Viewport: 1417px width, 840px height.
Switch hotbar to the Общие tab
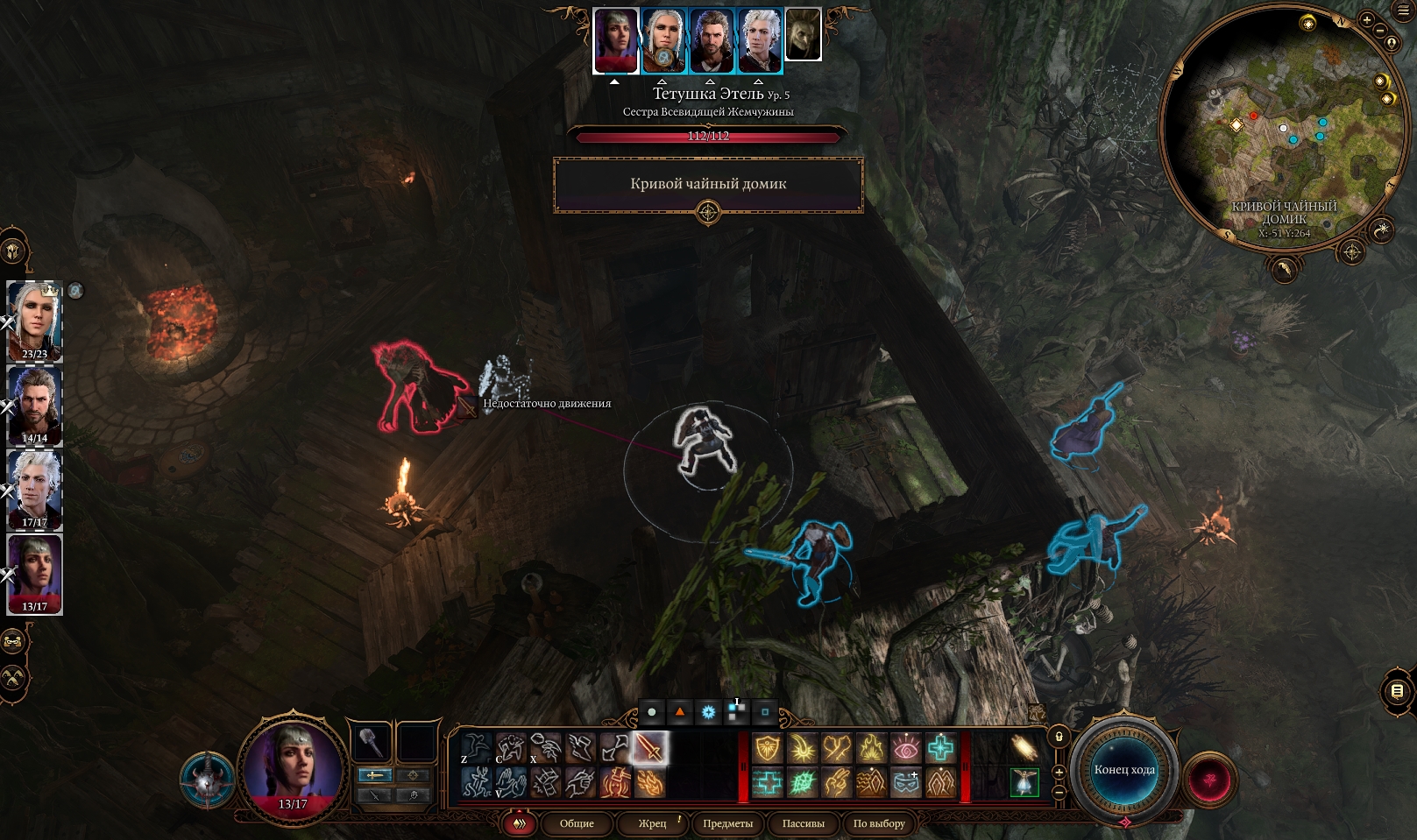click(x=577, y=823)
